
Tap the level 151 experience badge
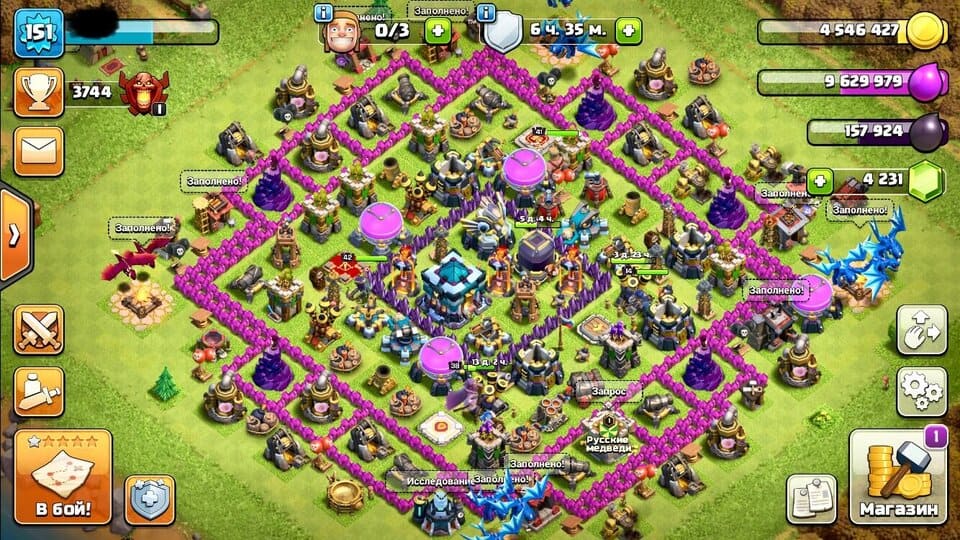(38, 33)
